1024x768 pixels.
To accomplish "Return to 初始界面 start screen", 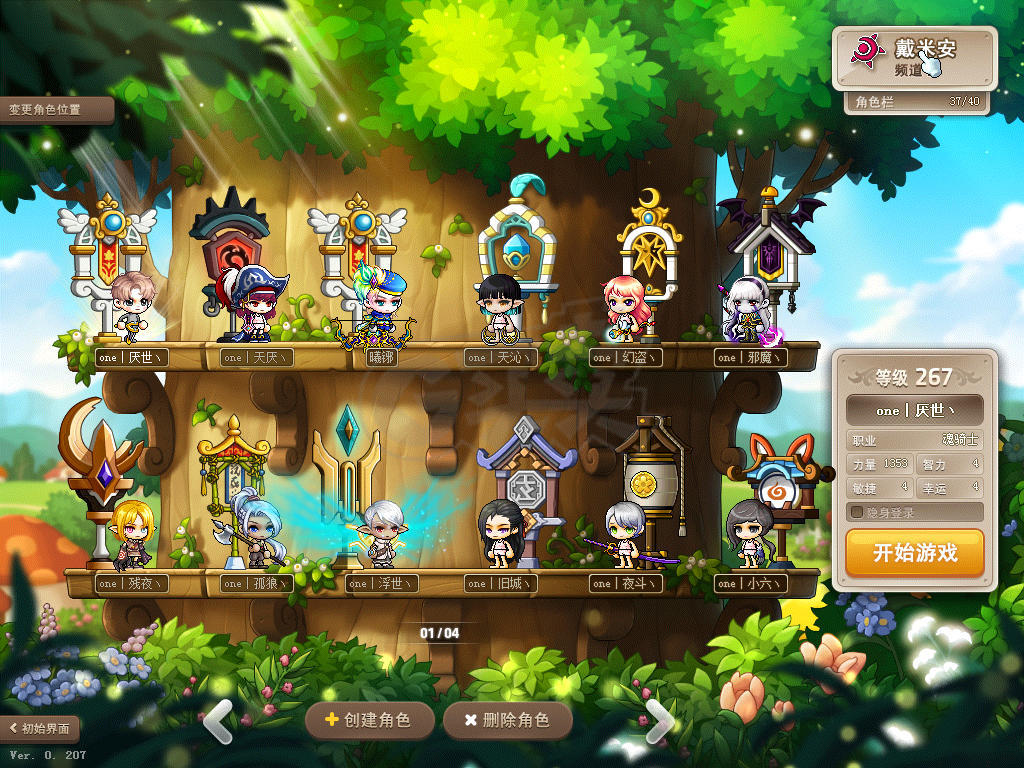I will 41,728.
